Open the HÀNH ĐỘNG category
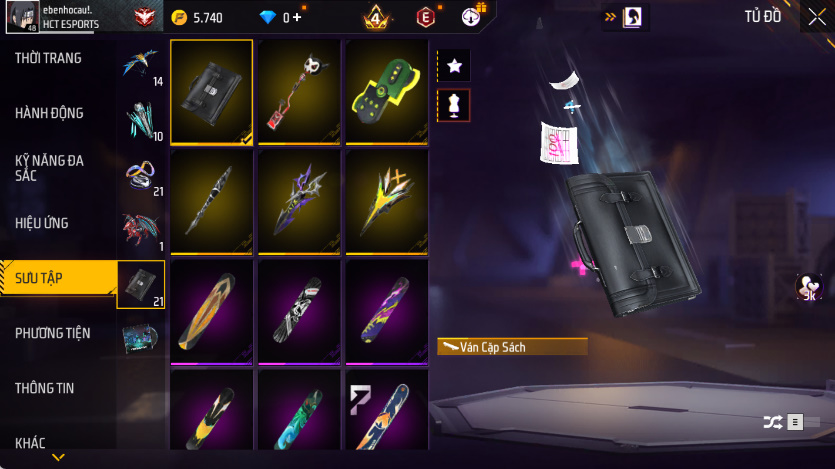 tap(49, 113)
